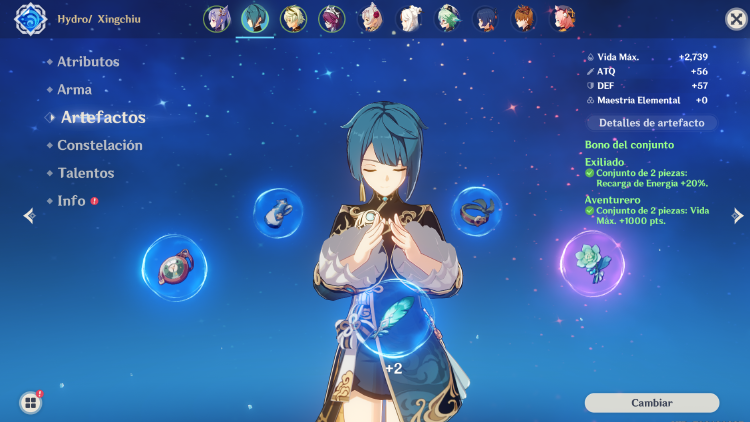Switch to the blonde Traveler portrait
Viewport: 750px width, 422px height.
(x=293, y=19)
